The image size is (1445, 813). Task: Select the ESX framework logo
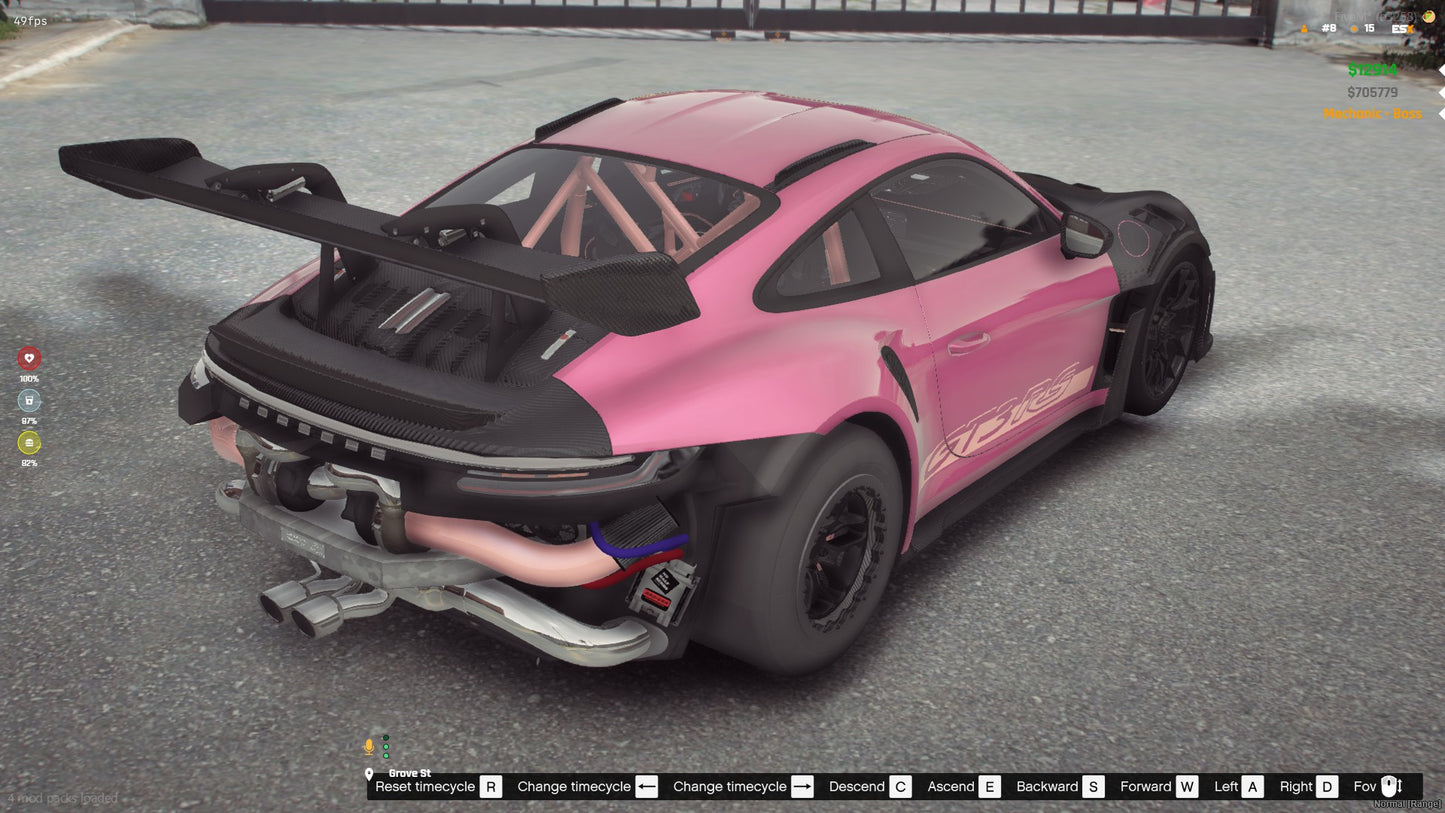tap(1403, 29)
